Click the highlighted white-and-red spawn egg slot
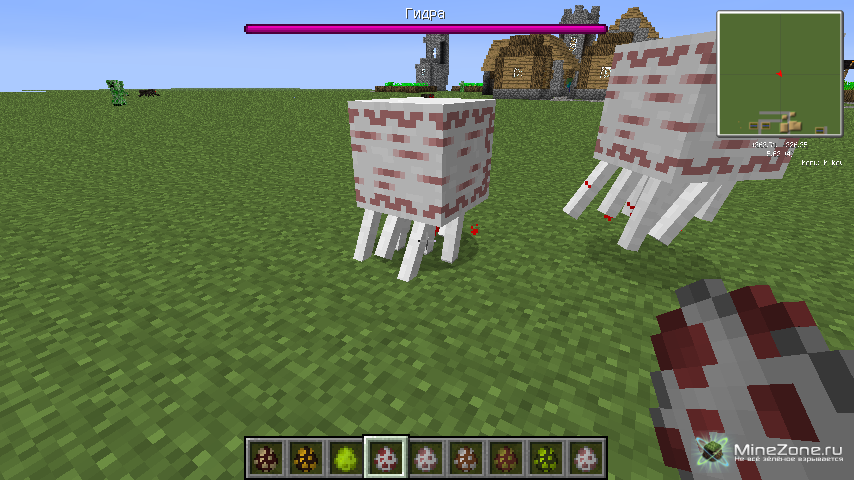 coord(385,458)
